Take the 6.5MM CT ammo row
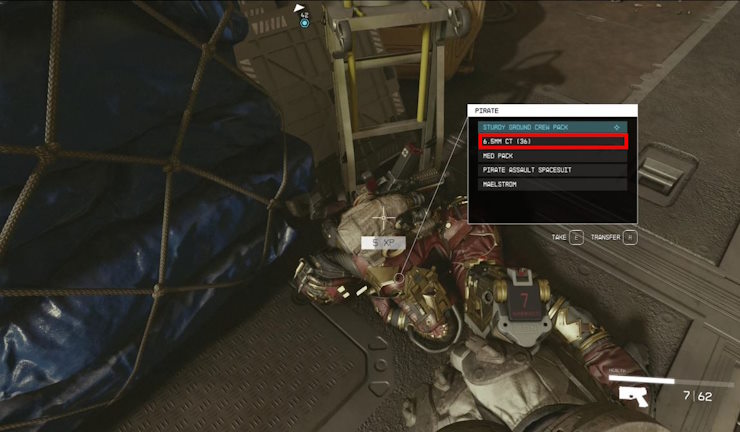This screenshot has height=432, width=740. pos(552,142)
